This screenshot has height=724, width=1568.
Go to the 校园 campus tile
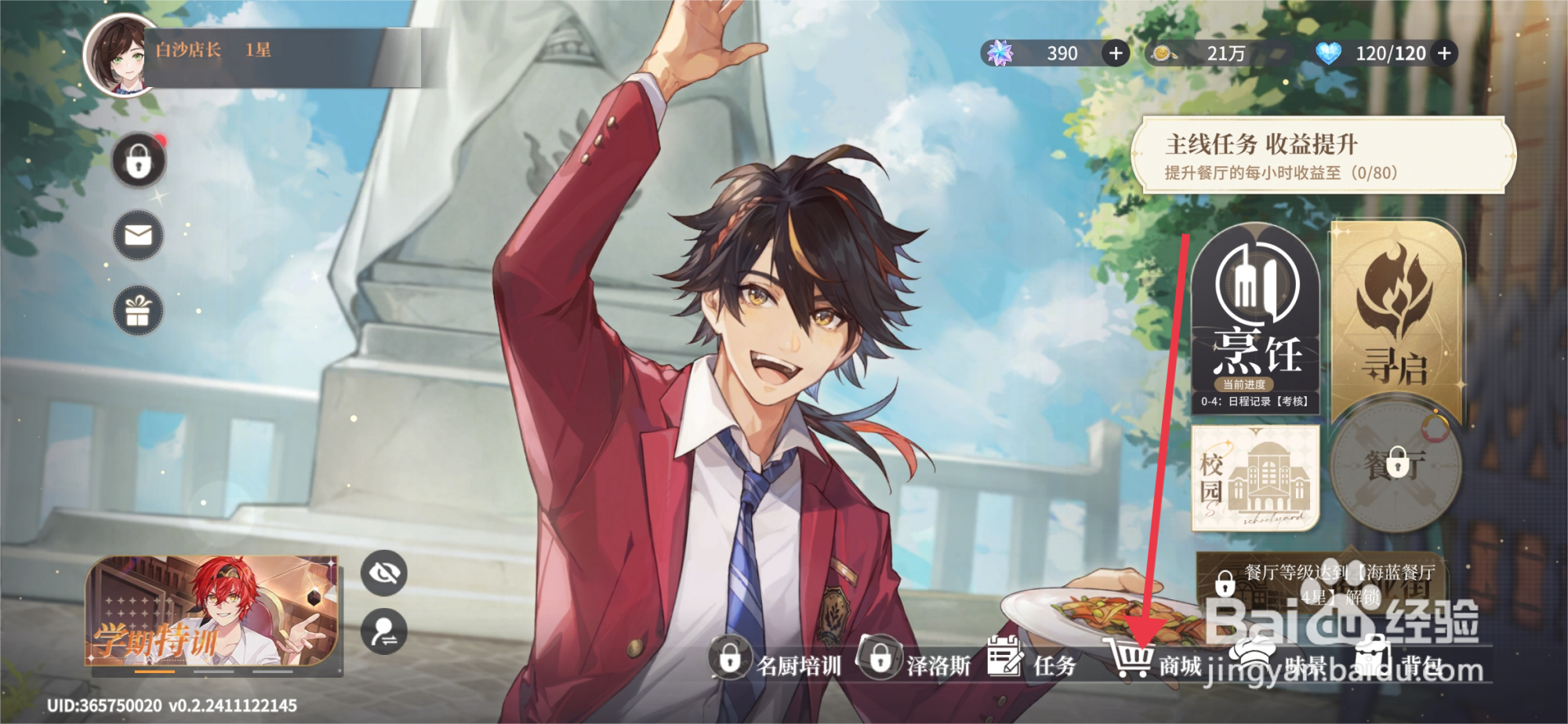[x=1254, y=478]
